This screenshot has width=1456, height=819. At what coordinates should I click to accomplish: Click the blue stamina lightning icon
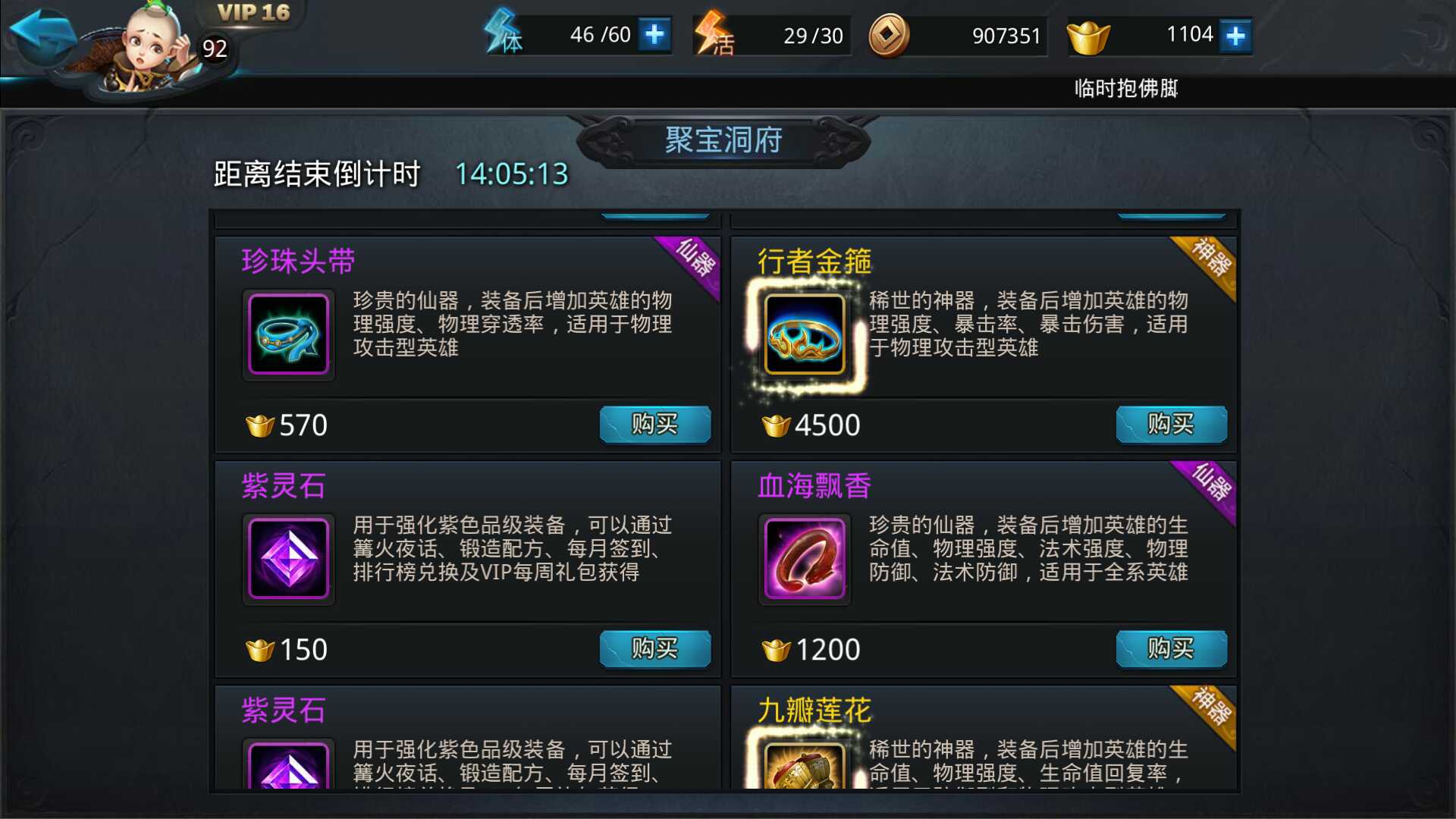click(502, 34)
